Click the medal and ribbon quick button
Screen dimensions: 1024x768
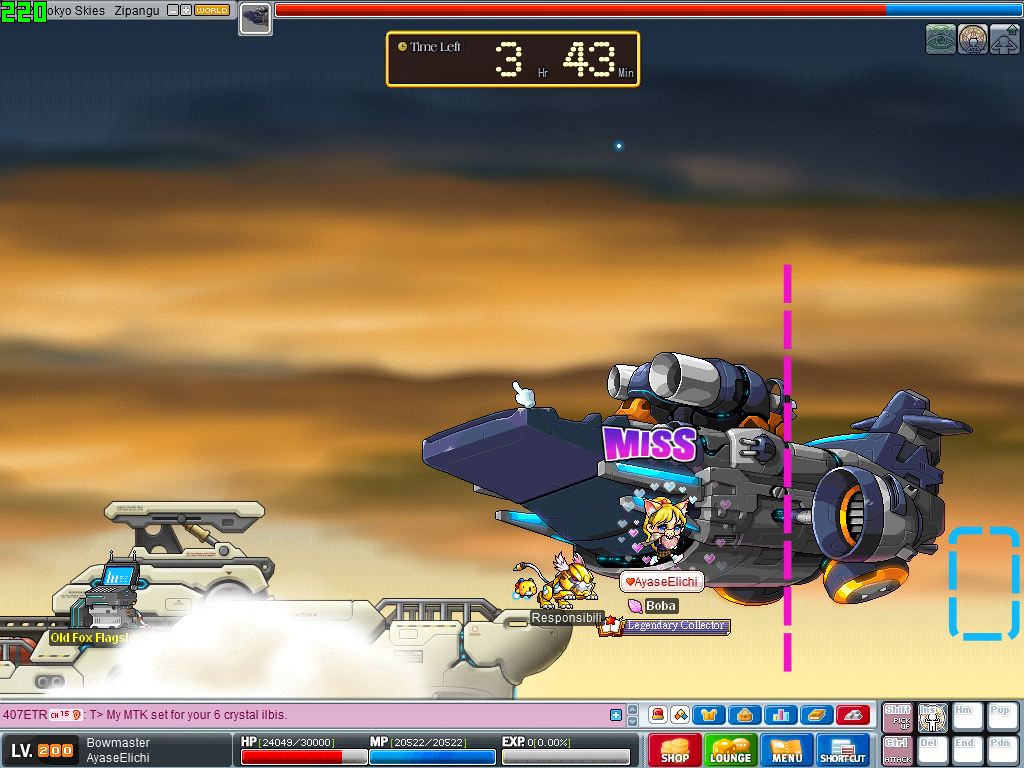(680, 715)
